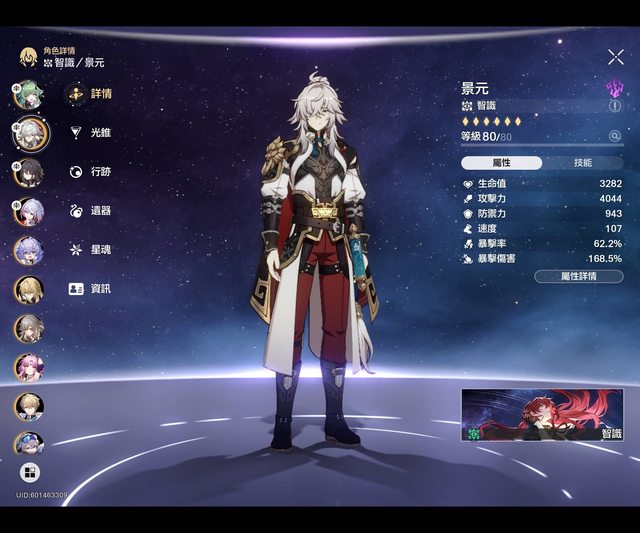Choose the black-haired character portrait
This screenshot has height=533, width=640.
(28, 172)
